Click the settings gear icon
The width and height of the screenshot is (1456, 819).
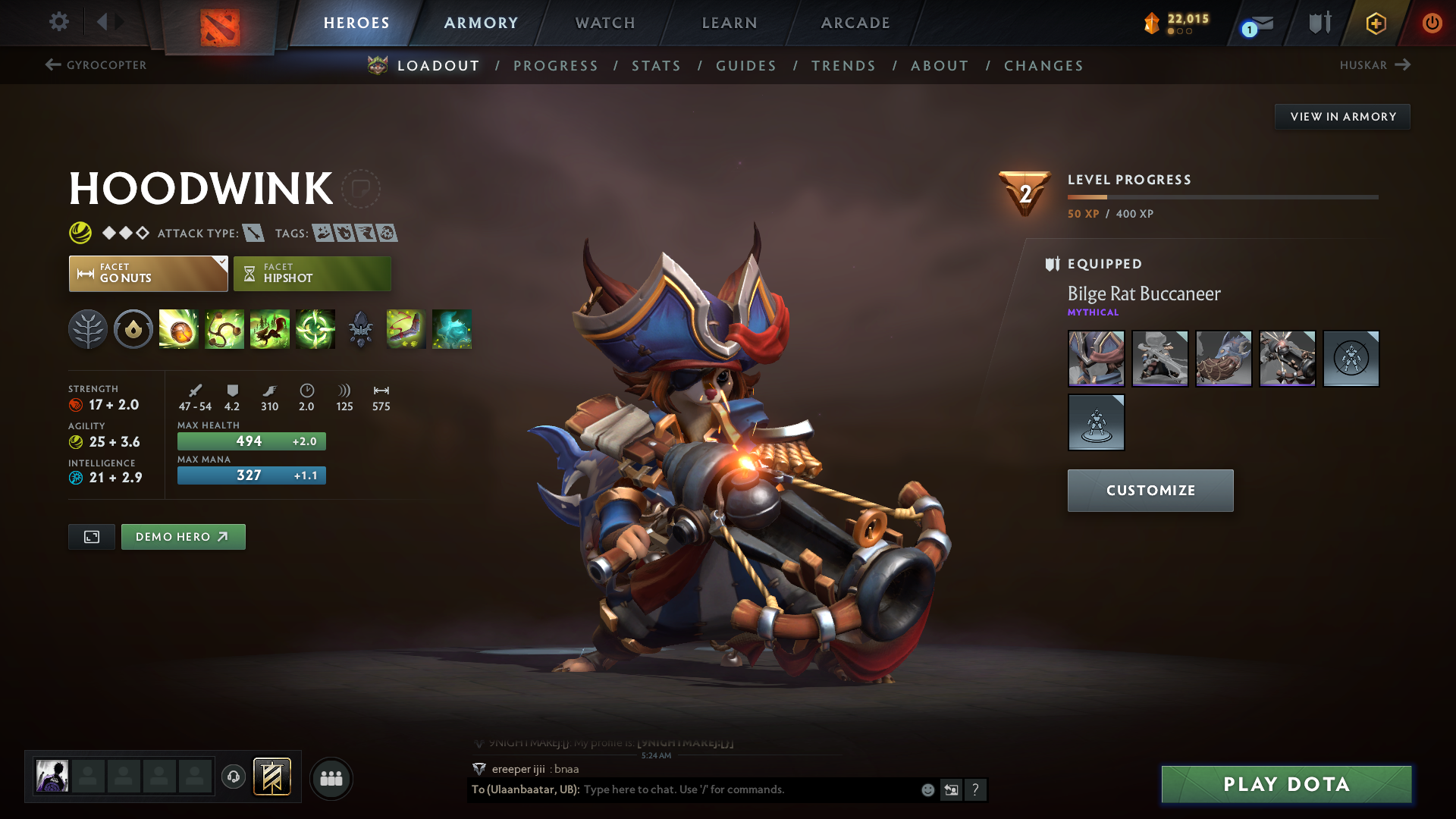point(58,22)
